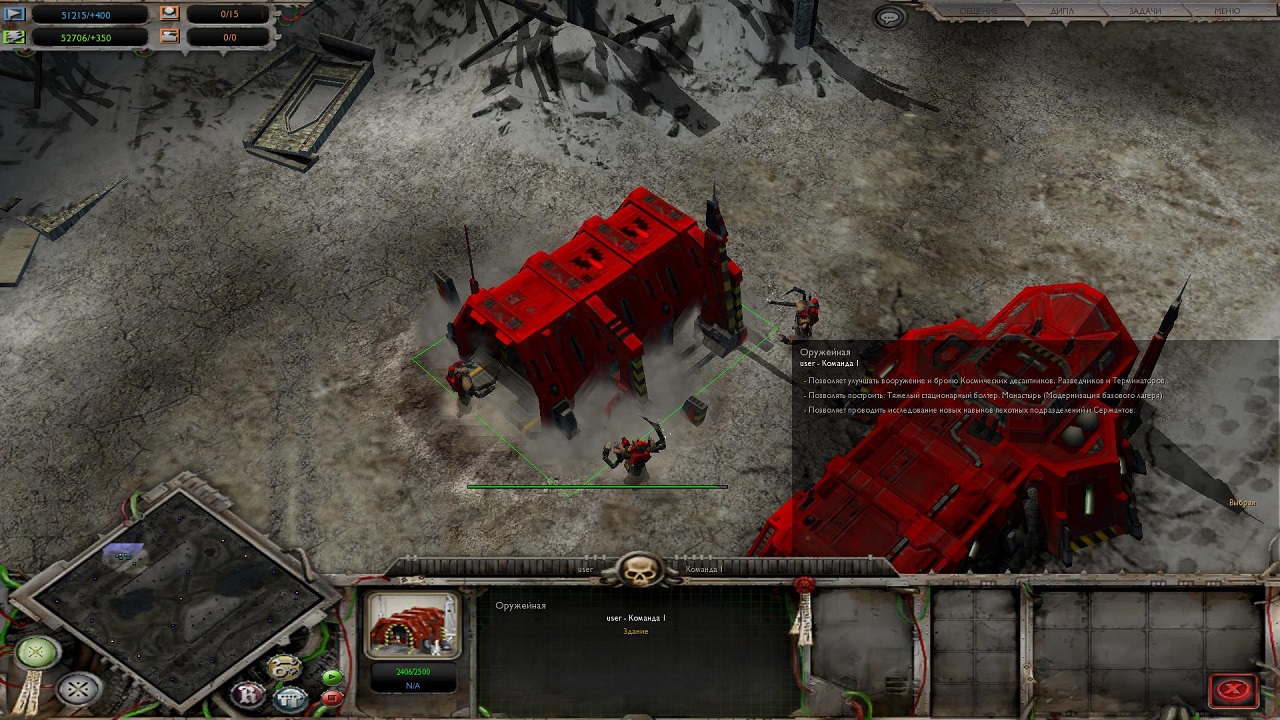
Task: Click the blue requisition flag icon
Action: 14,14
